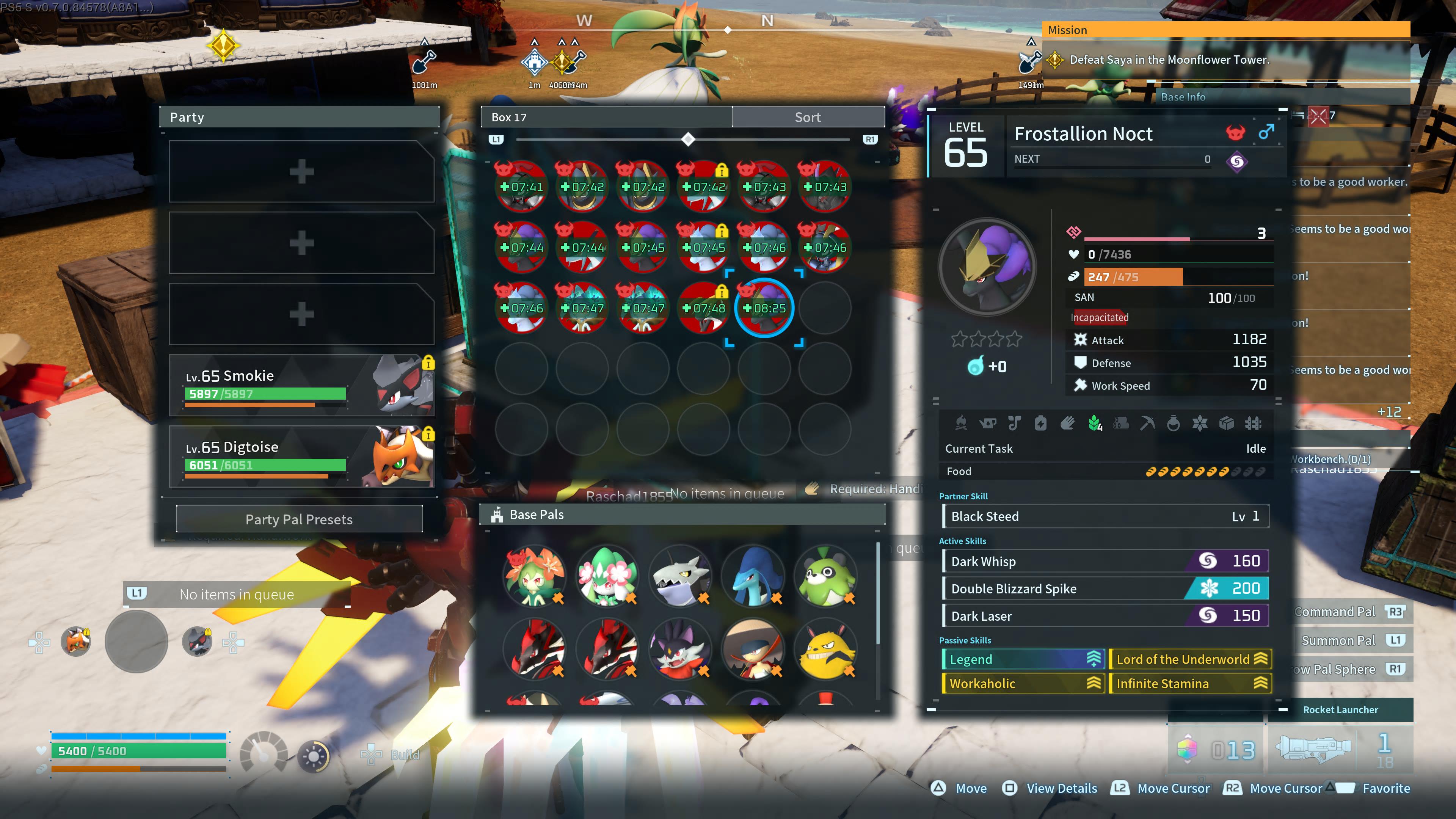Open Party Pal Presets
Image resolution: width=1456 pixels, height=819 pixels.
click(x=299, y=519)
